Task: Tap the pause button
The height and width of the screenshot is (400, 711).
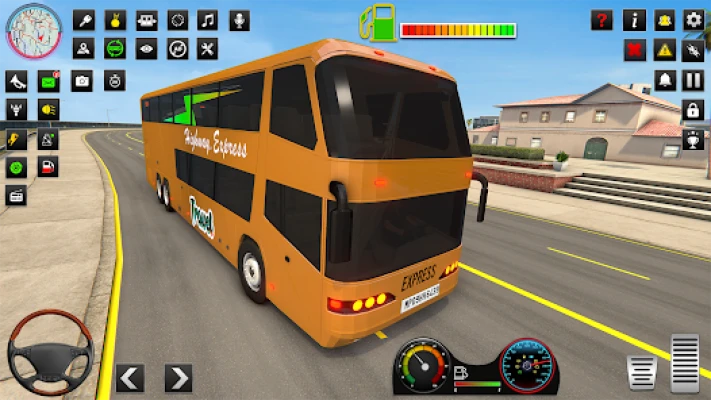Action: coord(693,80)
